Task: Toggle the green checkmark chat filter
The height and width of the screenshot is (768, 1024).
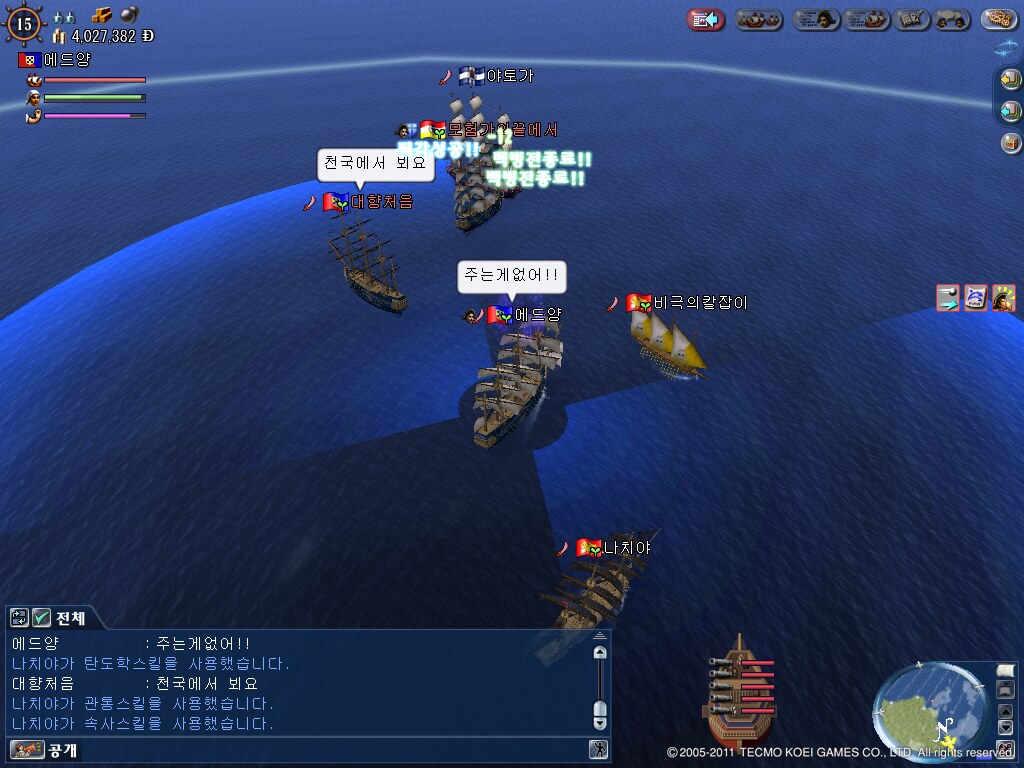Action: point(41,618)
